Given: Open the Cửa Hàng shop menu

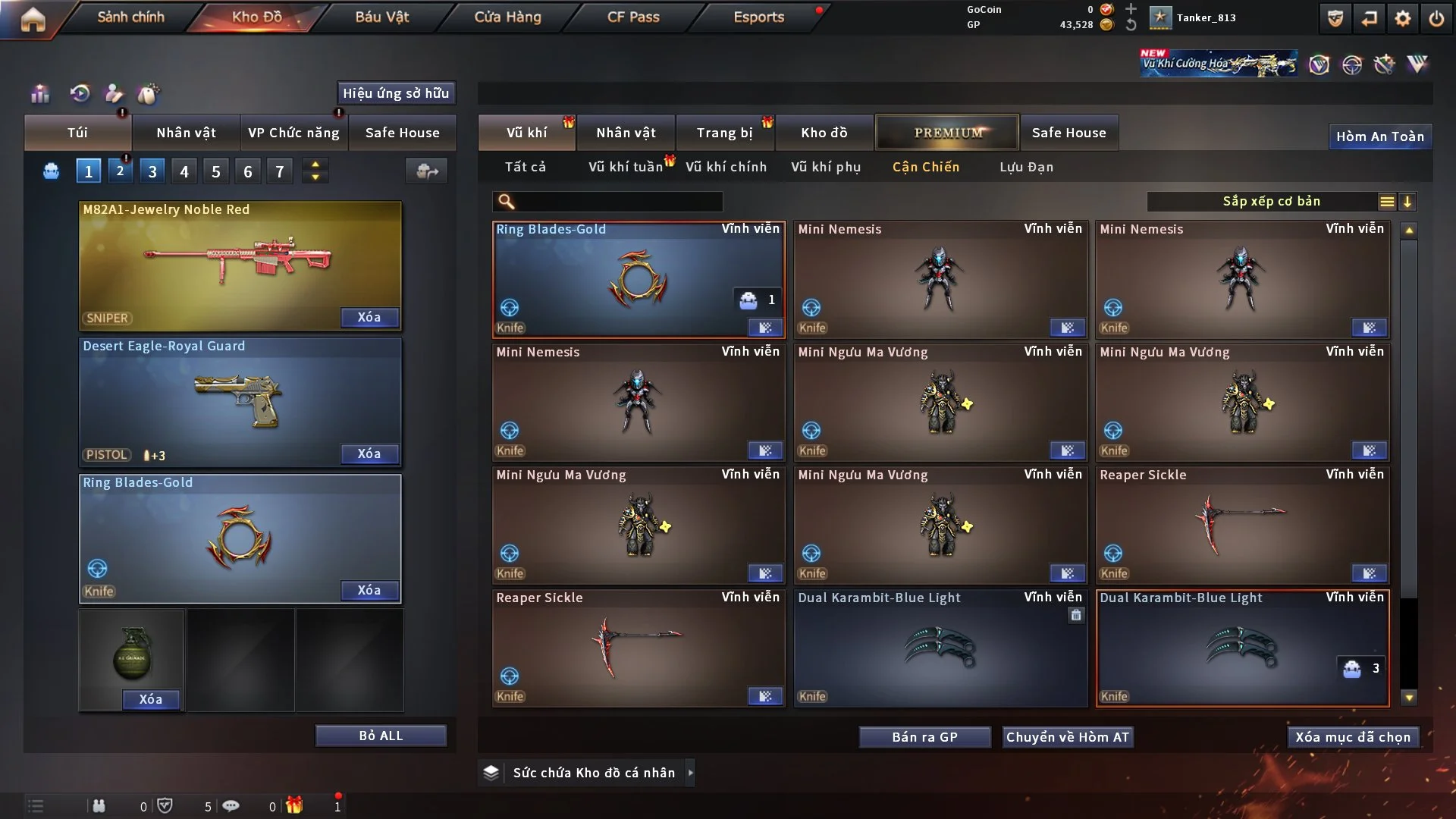Looking at the screenshot, I should coord(507,17).
